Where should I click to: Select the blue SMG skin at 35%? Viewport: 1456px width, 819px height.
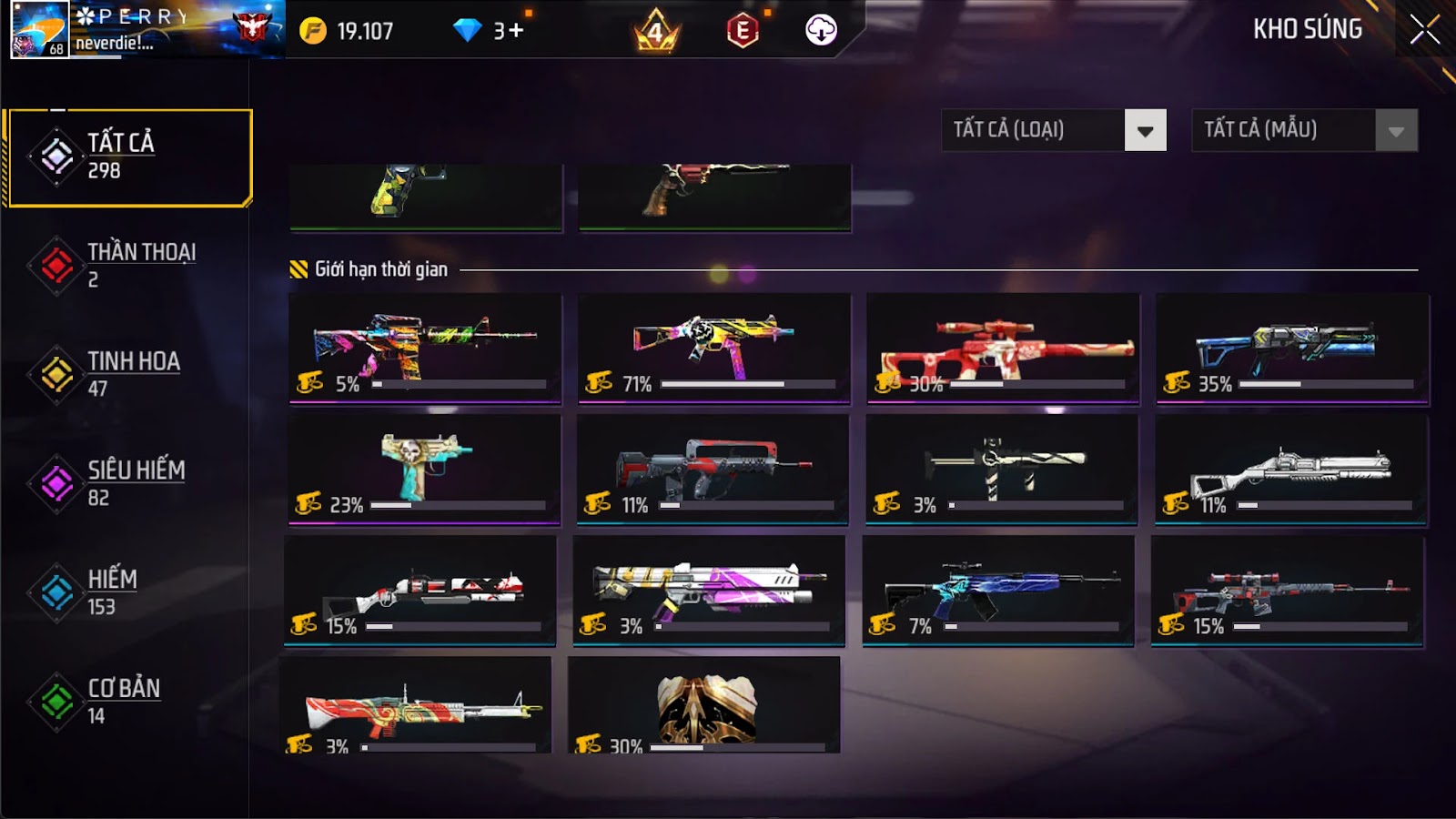pos(1291,348)
